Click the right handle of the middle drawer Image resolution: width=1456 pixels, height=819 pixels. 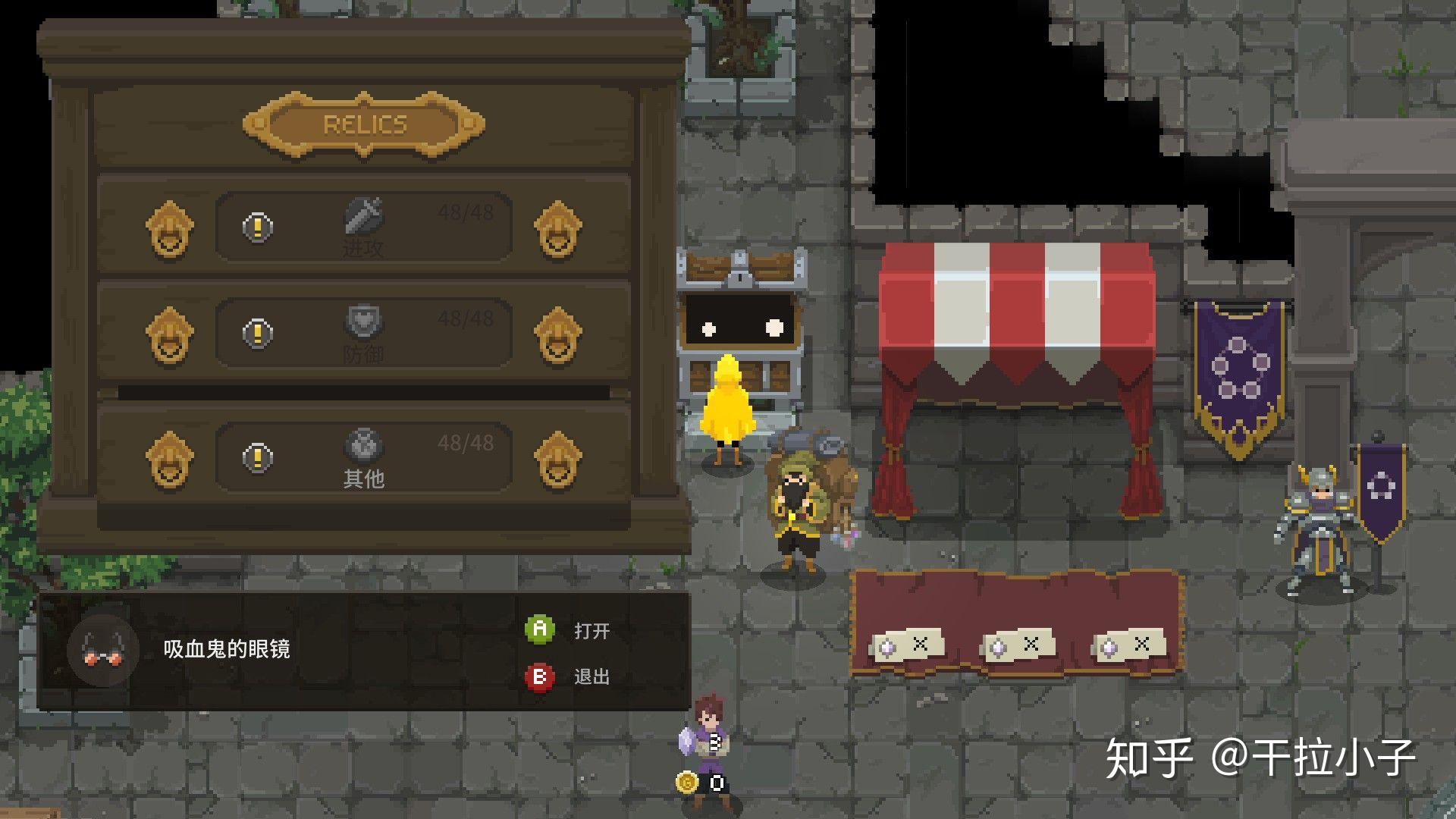tap(557, 334)
